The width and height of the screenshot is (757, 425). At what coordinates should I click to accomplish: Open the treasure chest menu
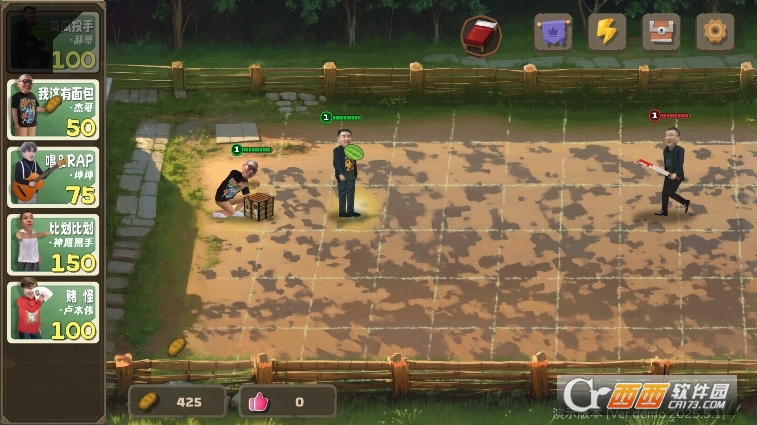tap(661, 32)
